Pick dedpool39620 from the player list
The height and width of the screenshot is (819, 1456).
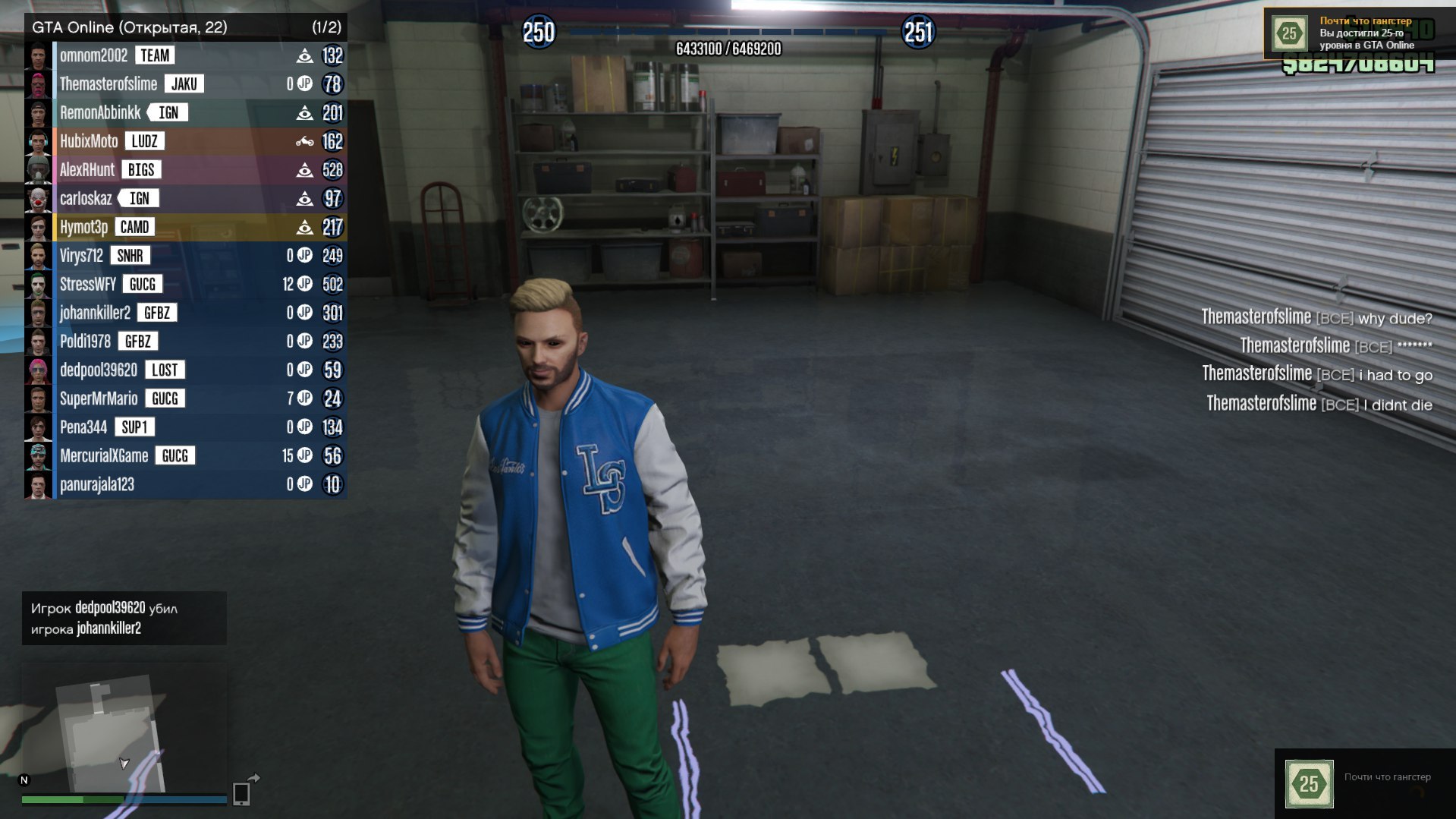tap(99, 370)
